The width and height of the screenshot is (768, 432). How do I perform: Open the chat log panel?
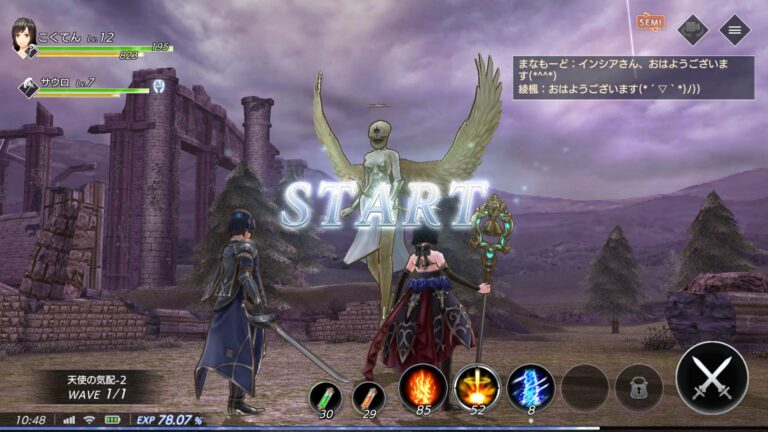click(633, 76)
